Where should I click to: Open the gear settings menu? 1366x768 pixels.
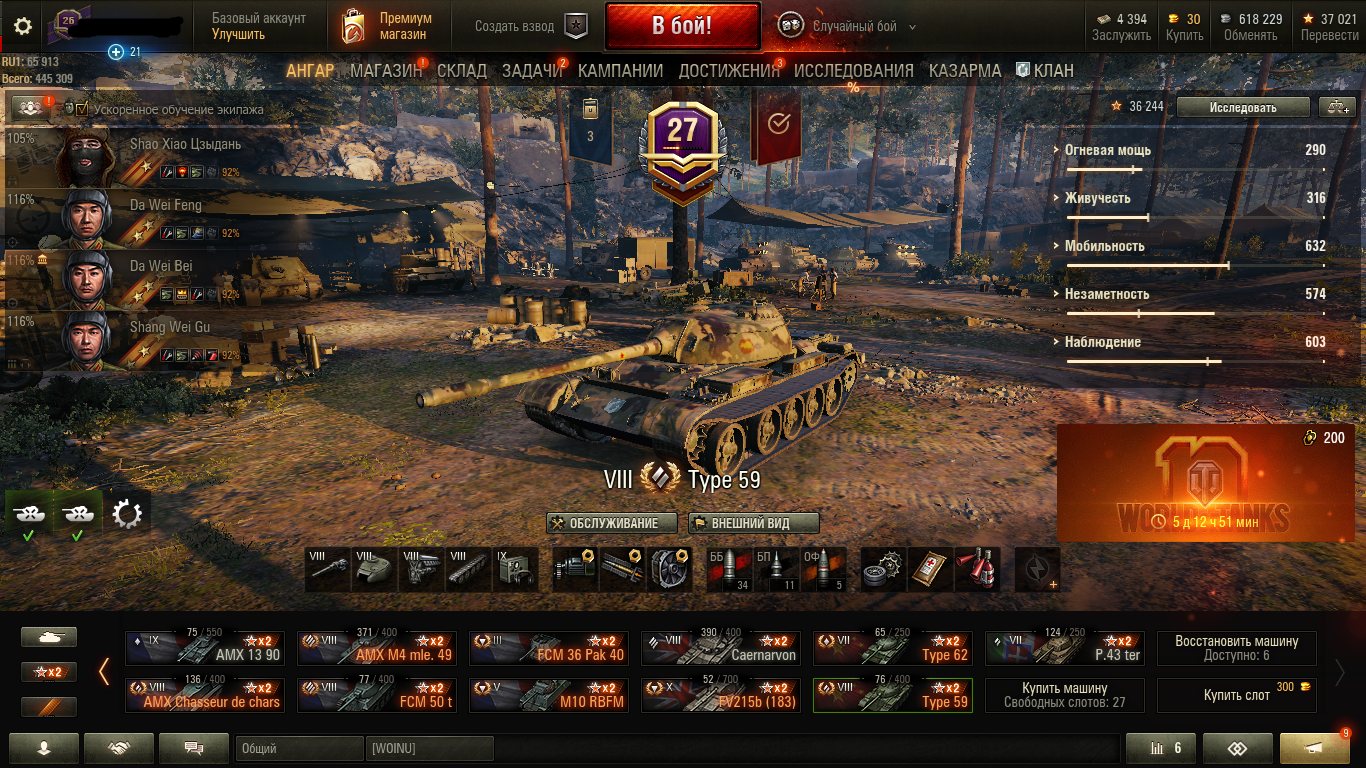23,26
